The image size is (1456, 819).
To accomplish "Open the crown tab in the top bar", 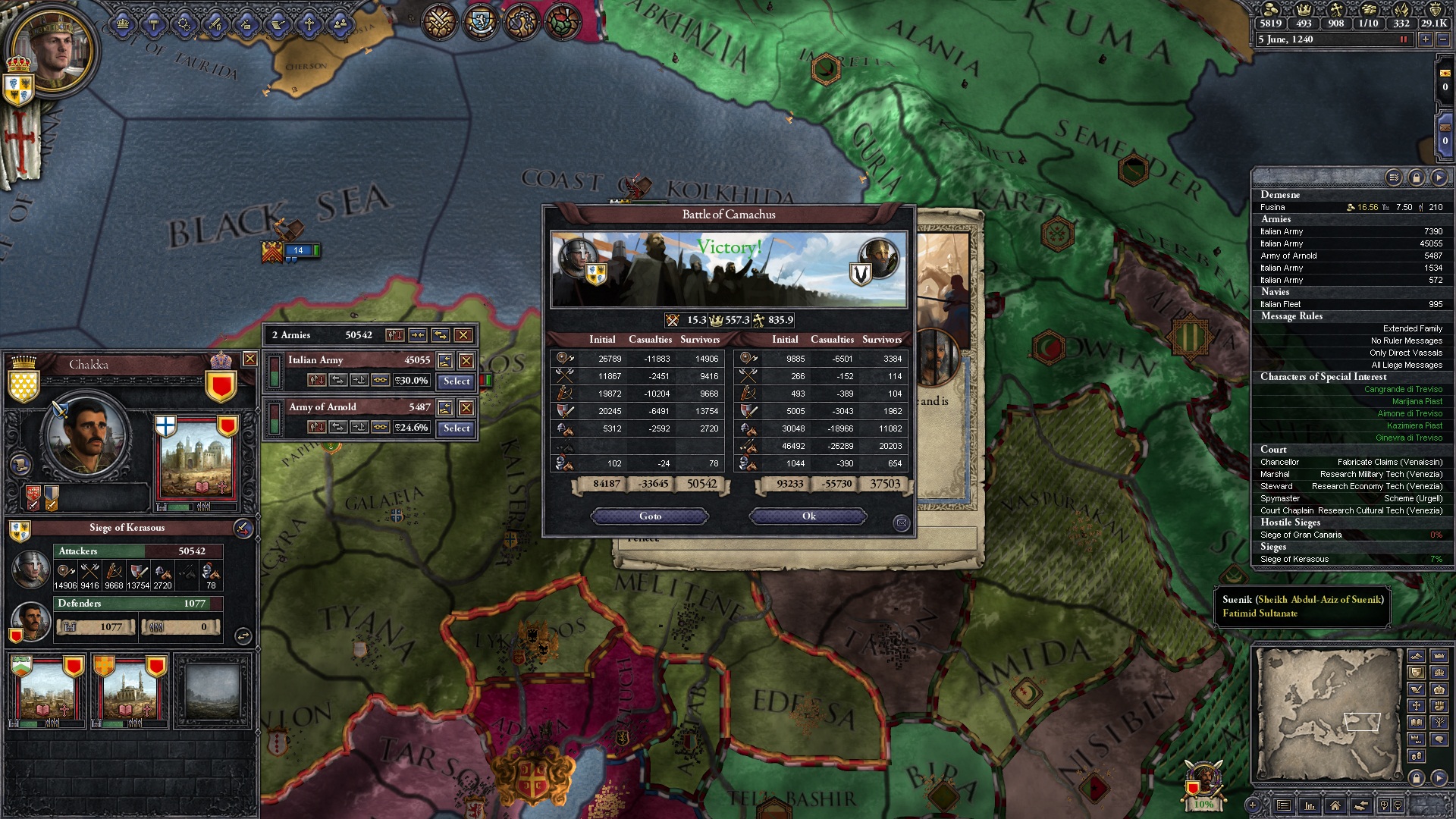I will point(123,25).
